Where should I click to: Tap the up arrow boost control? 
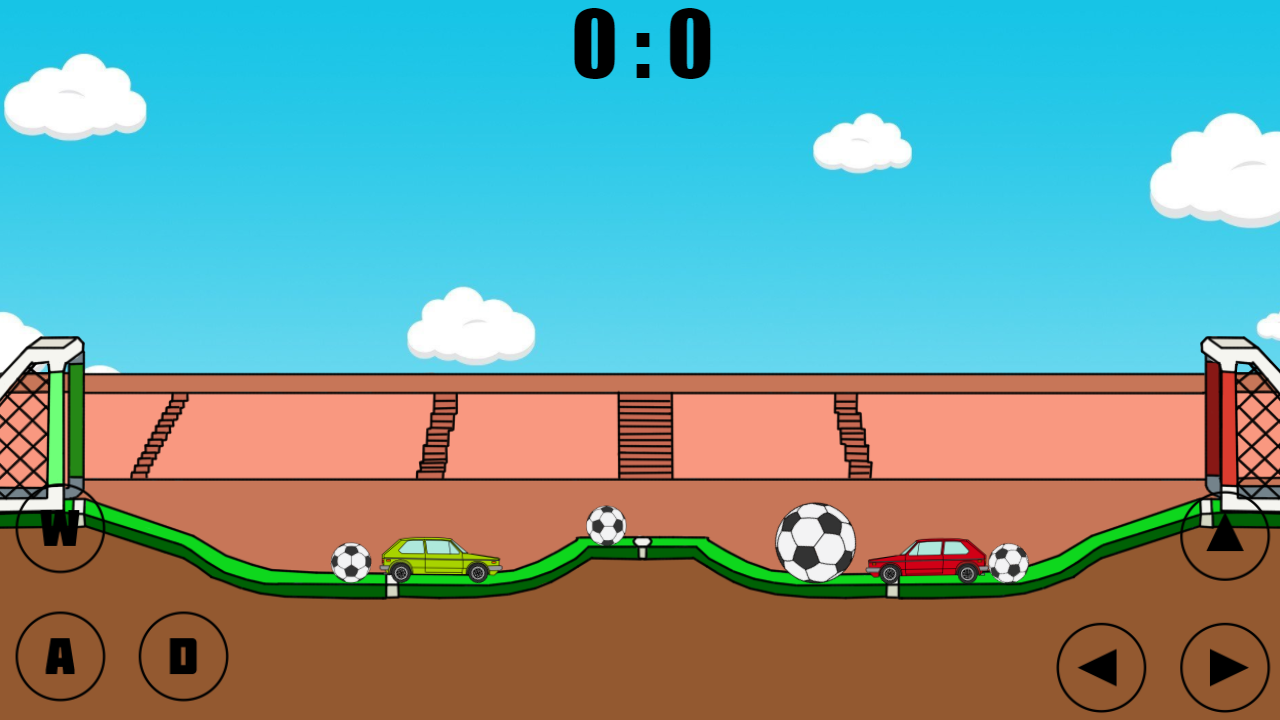click(1225, 537)
